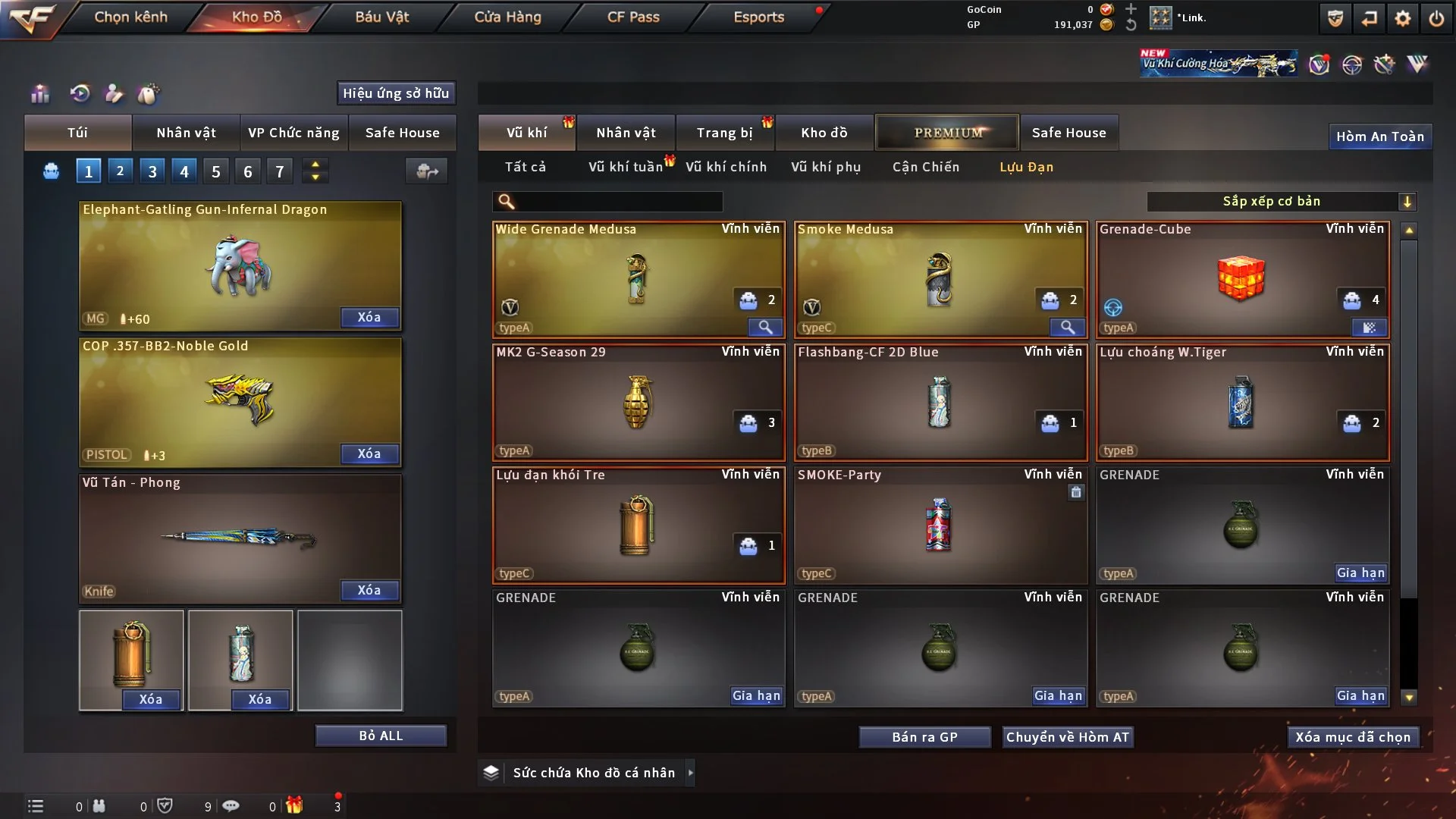Select the Grenade-Cube item
The height and width of the screenshot is (819, 1456).
pos(1242,279)
